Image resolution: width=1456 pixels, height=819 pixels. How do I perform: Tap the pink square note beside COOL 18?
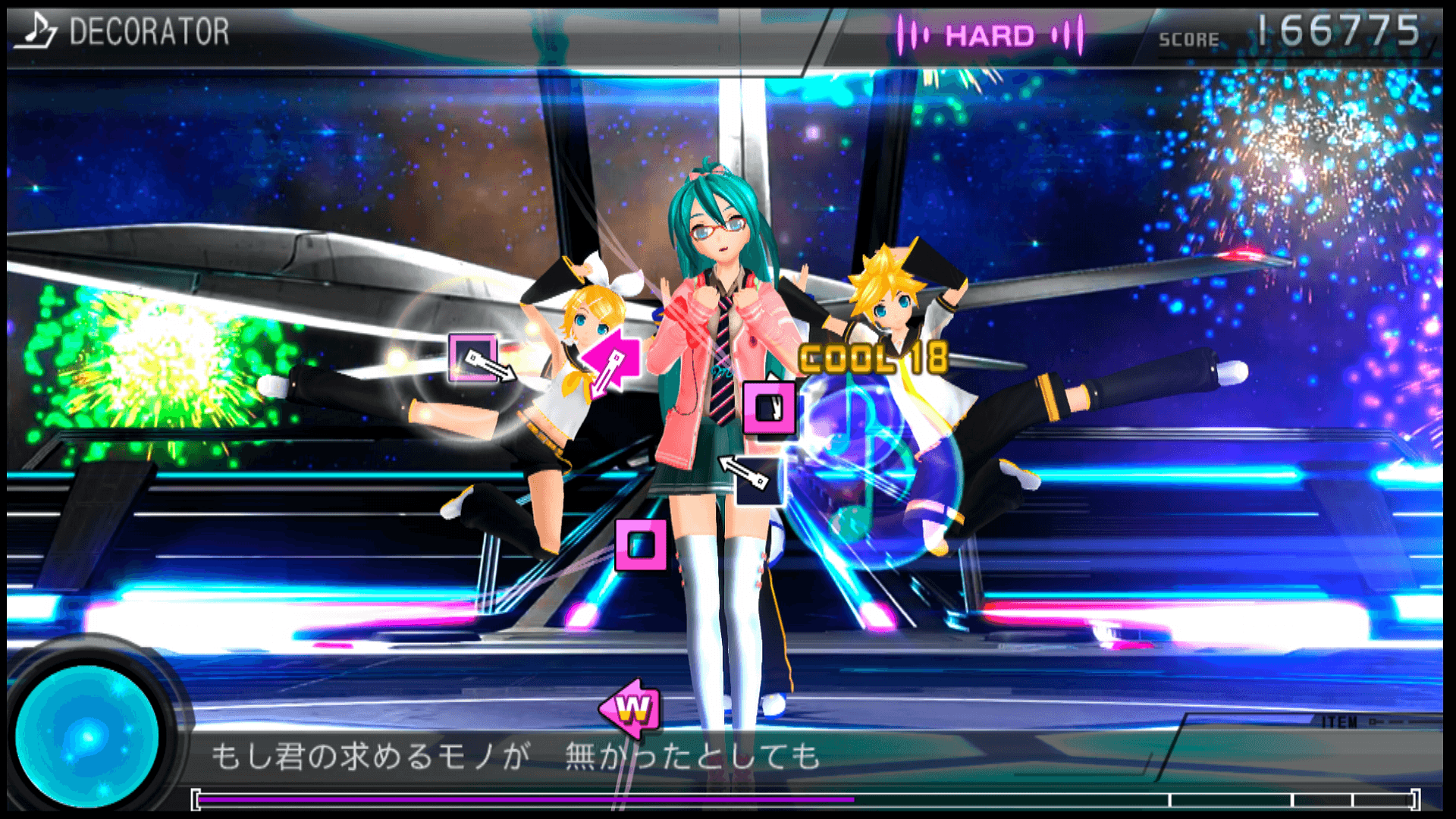769,409
